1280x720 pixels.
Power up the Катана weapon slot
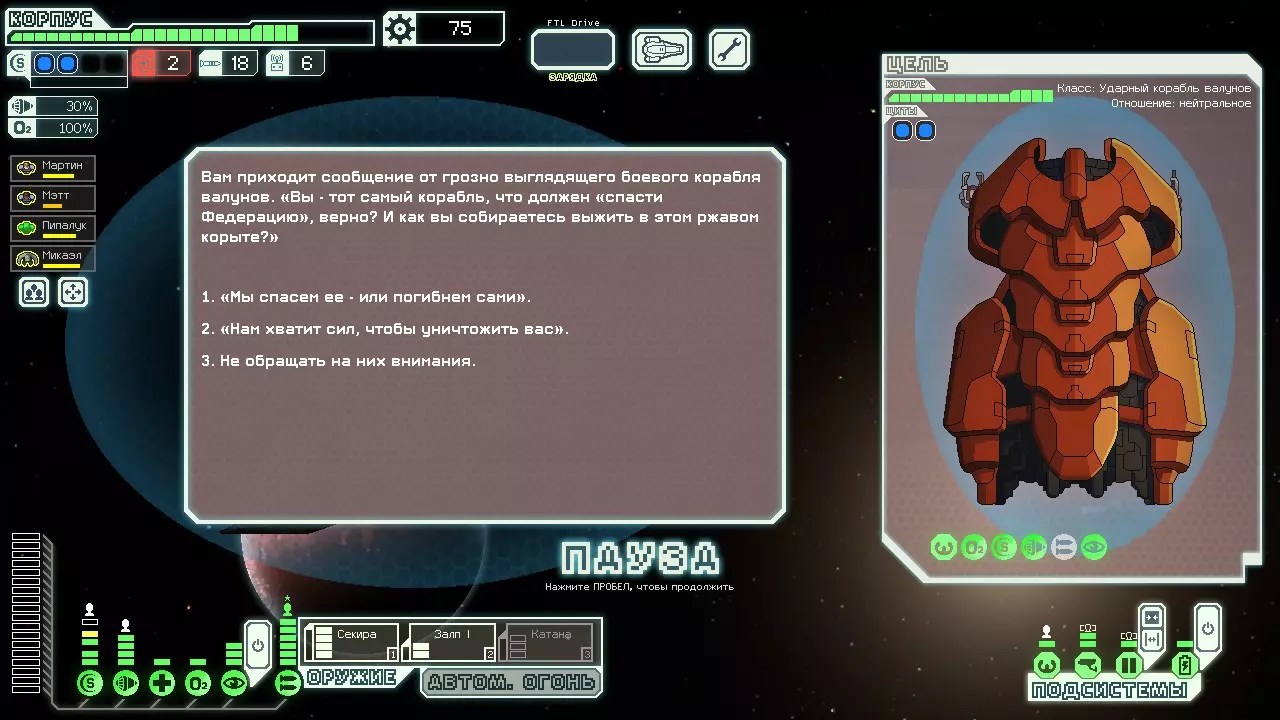[x=548, y=642]
